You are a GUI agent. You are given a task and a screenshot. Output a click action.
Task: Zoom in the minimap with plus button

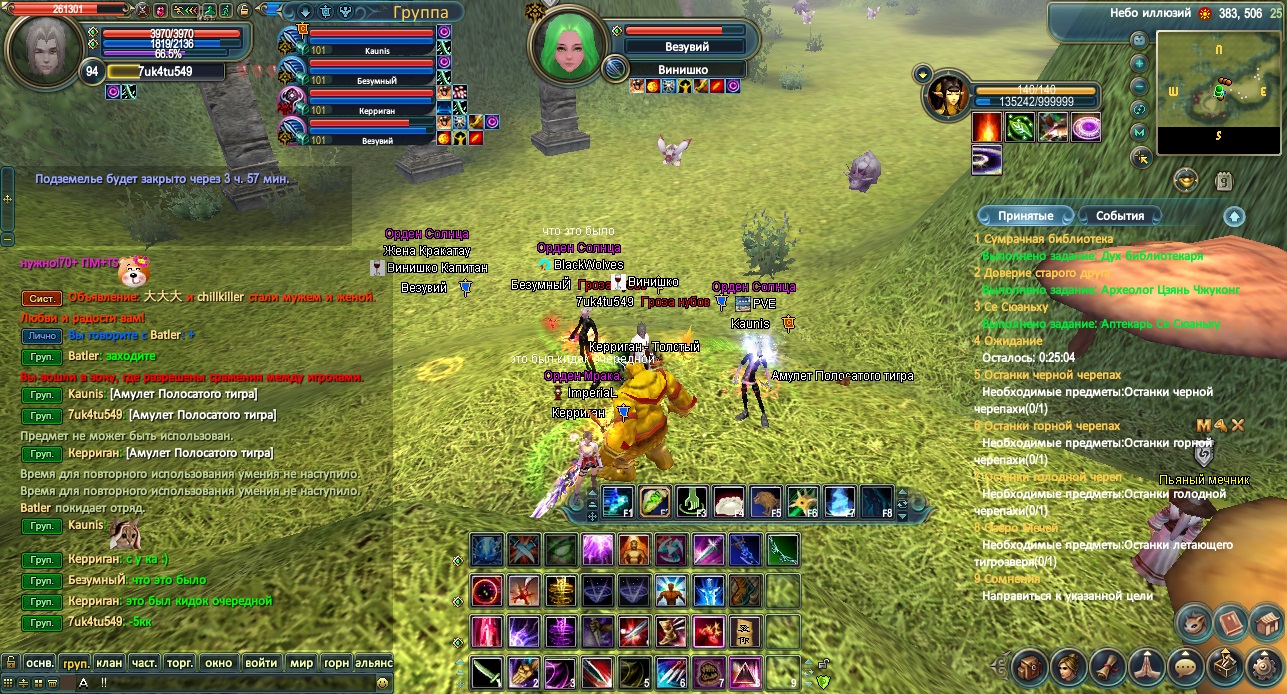1139,62
